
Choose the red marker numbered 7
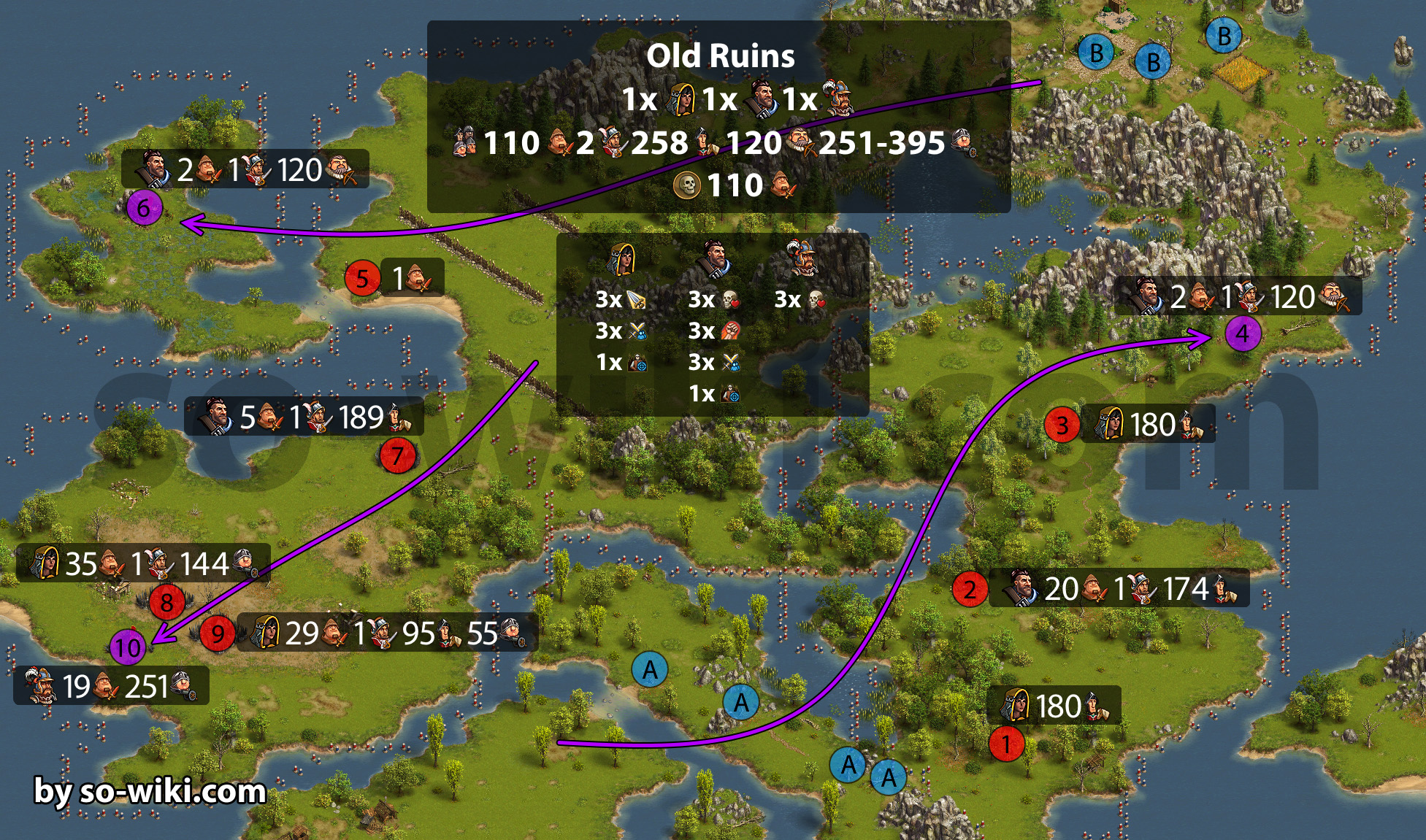pos(397,457)
